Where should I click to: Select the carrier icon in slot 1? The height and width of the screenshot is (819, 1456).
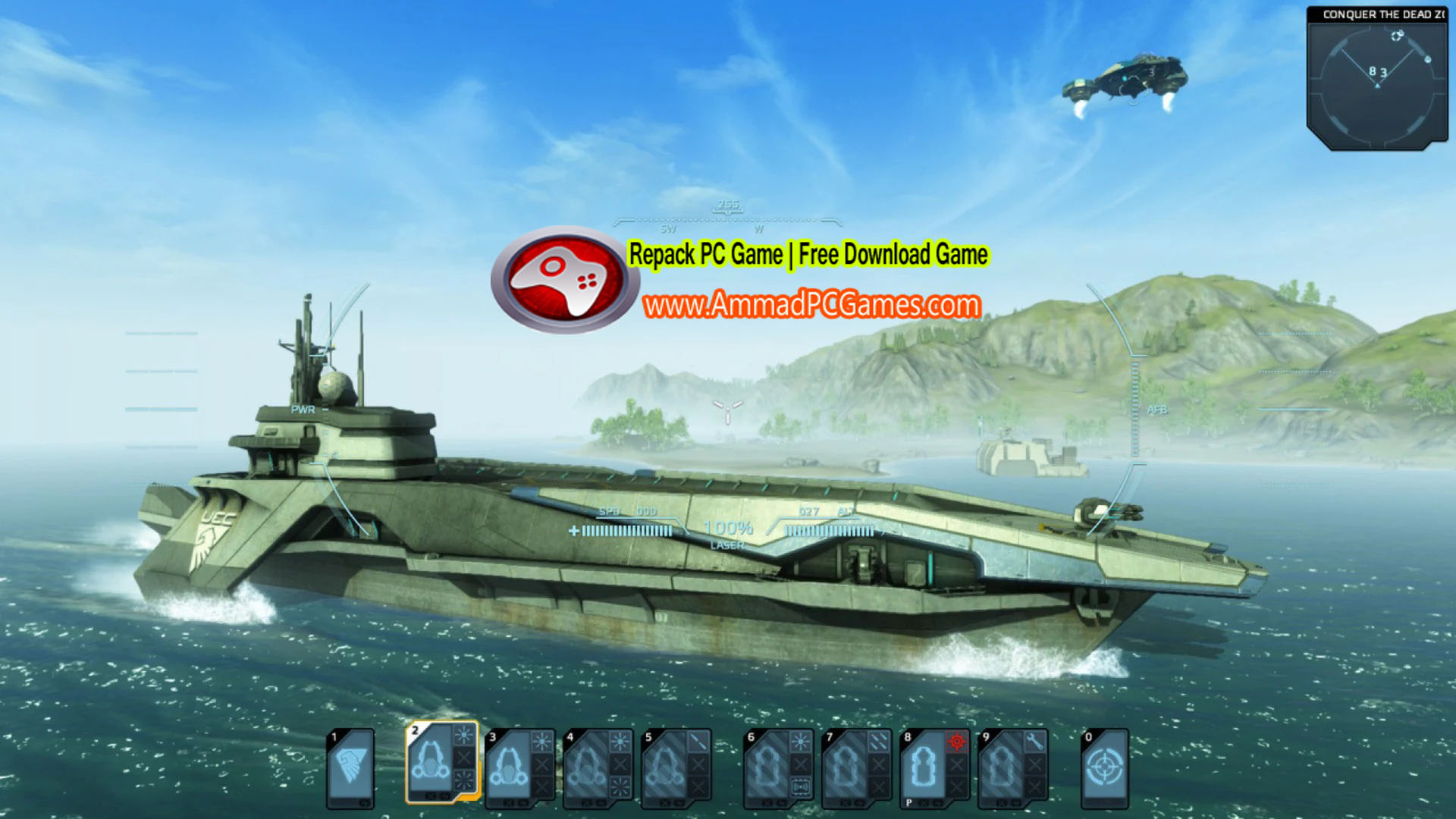pyautogui.click(x=350, y=765)
